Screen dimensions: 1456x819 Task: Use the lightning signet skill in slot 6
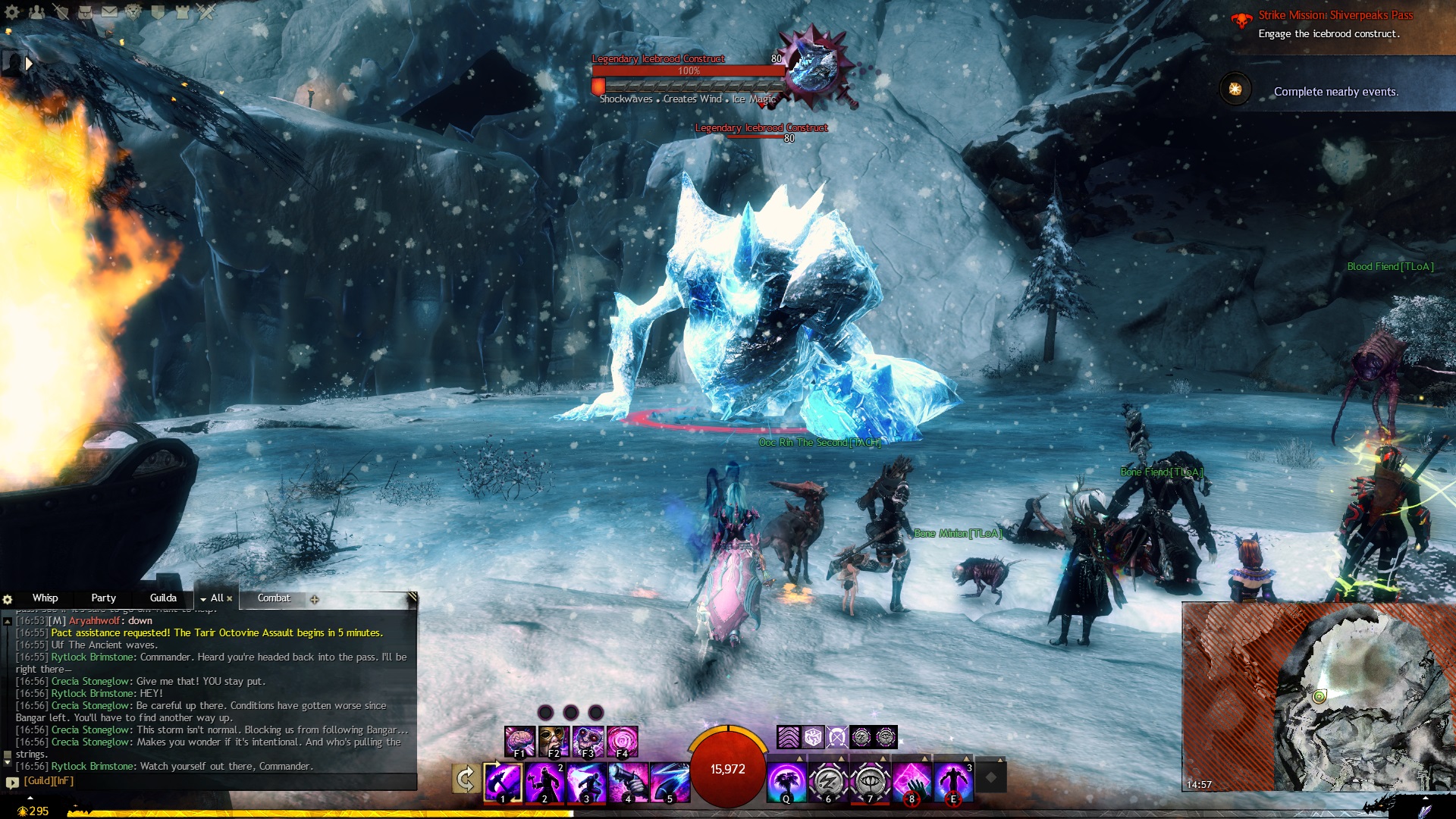tap(827, 782)
